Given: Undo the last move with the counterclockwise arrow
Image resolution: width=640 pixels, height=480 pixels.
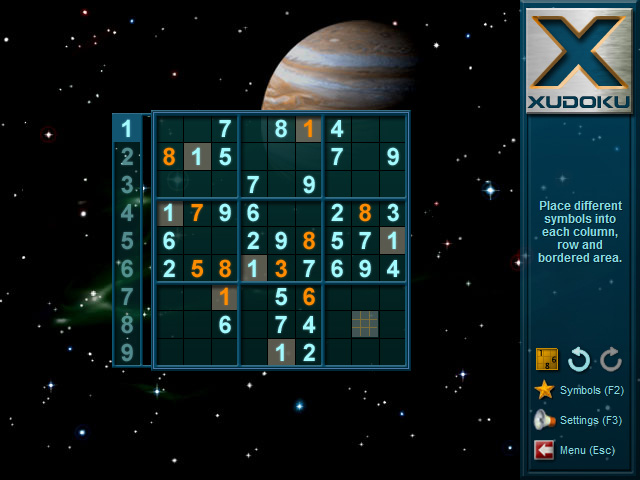Looking at the screenshot, I should click(x=579, y=359).
